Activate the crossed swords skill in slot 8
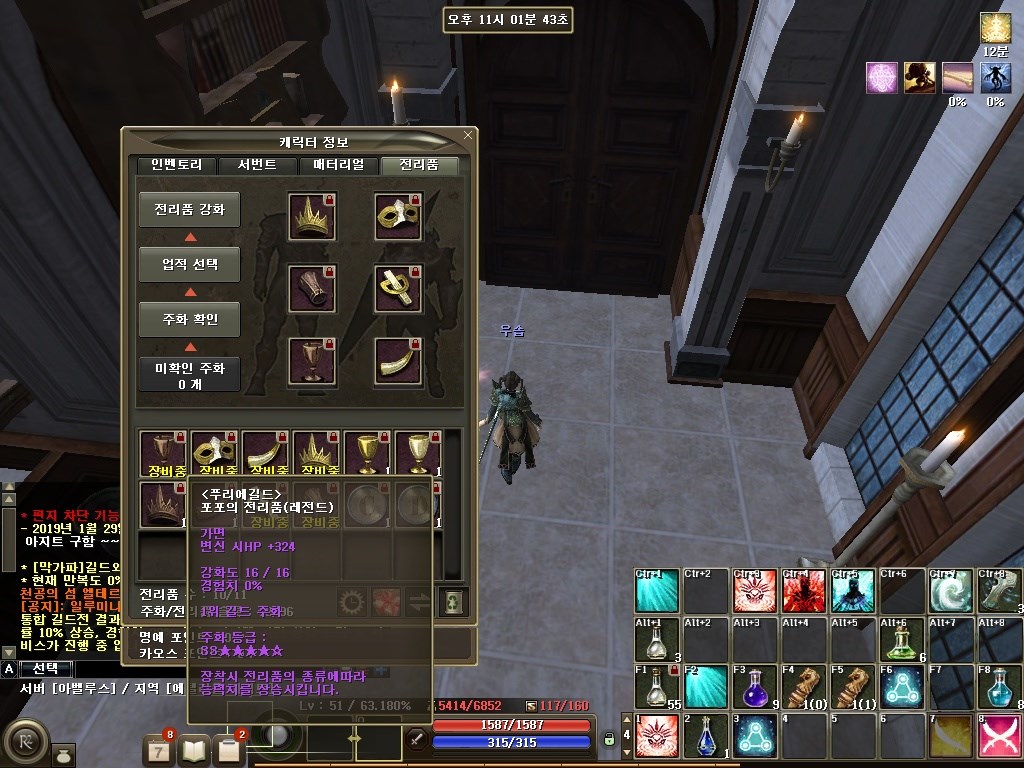1024x768 pixels. pyautogui.click(x=999, y=736)
